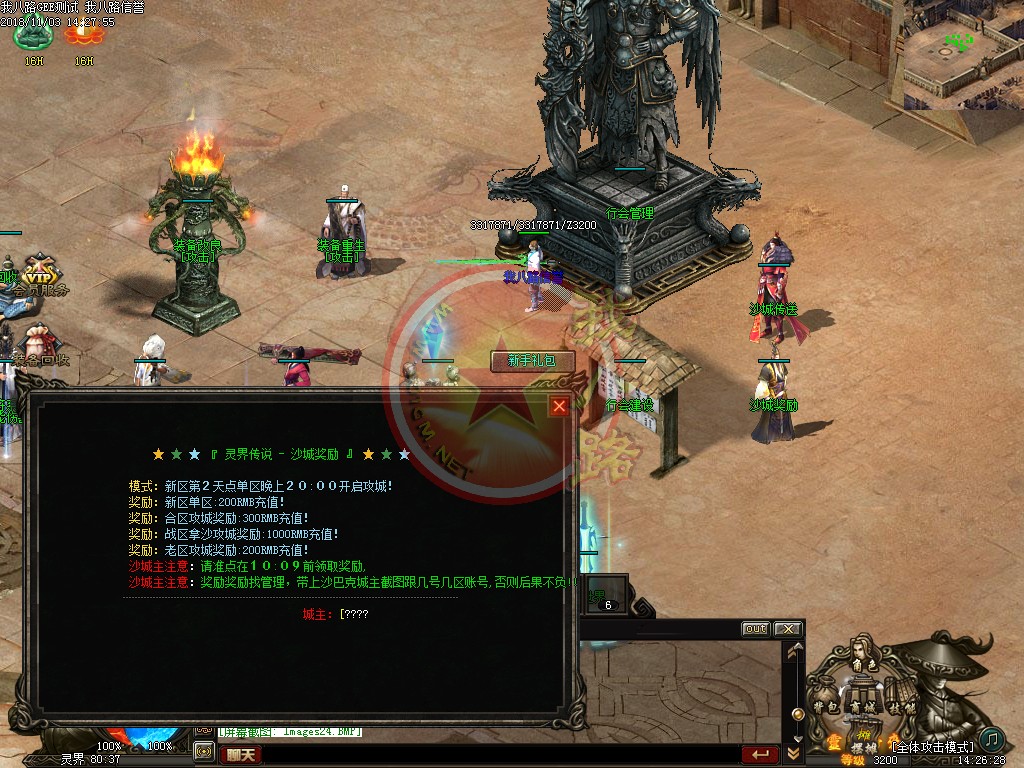This screenshot has height=768, width=1024.
Task: Close the chat panel with its X button
Action: point(787,629)
